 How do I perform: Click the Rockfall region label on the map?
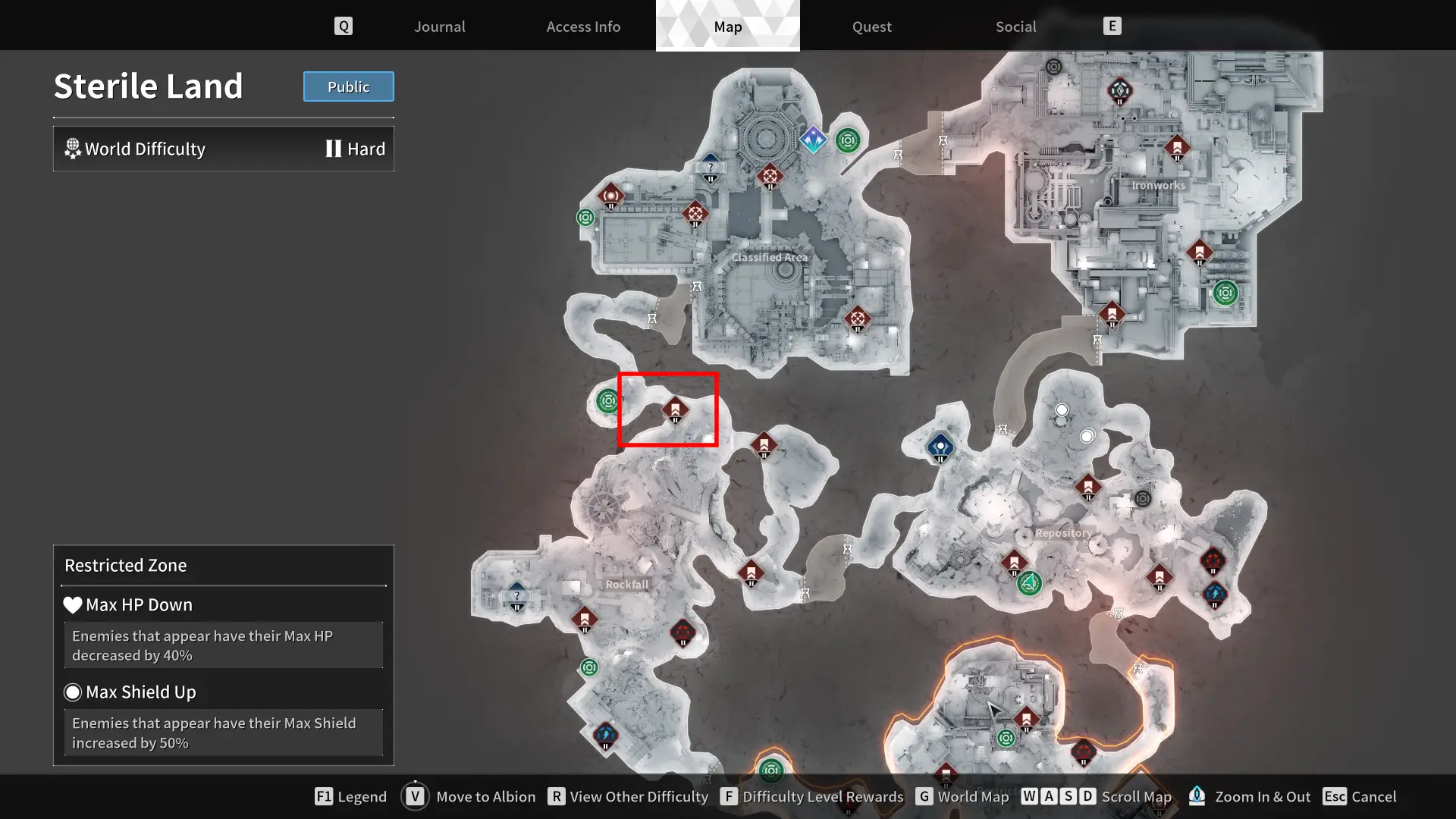pos(627,585)
